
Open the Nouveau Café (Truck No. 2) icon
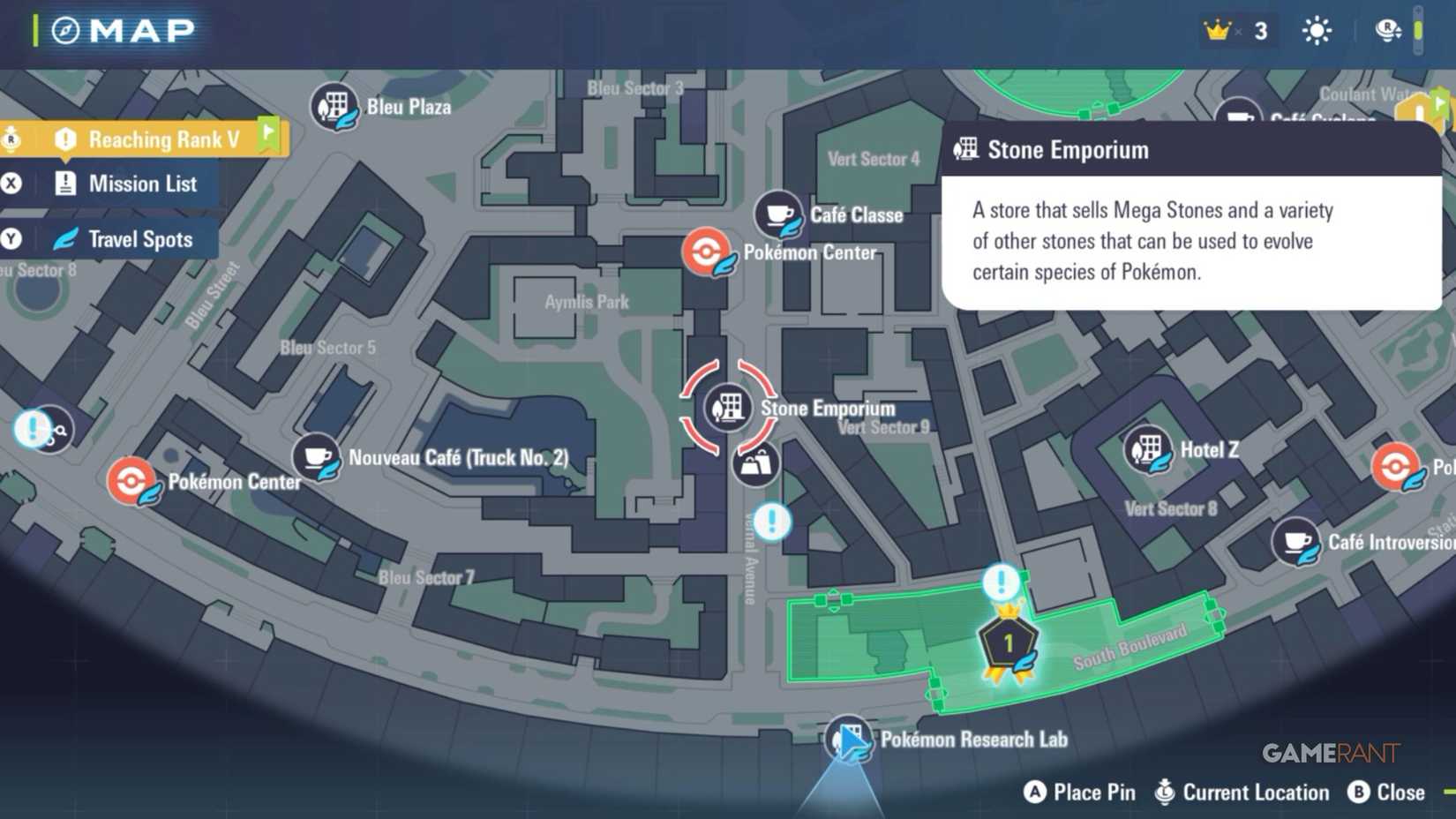318,456
